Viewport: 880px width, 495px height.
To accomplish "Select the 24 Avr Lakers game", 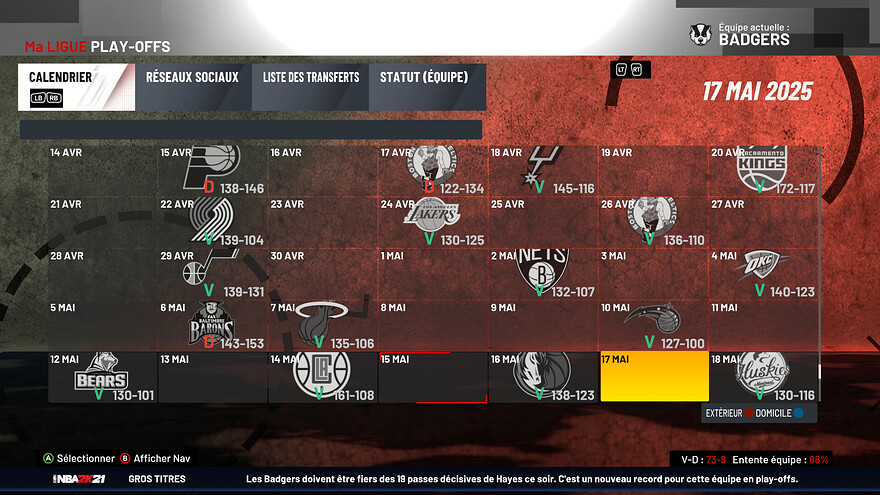I will click(x=433, y=222).
